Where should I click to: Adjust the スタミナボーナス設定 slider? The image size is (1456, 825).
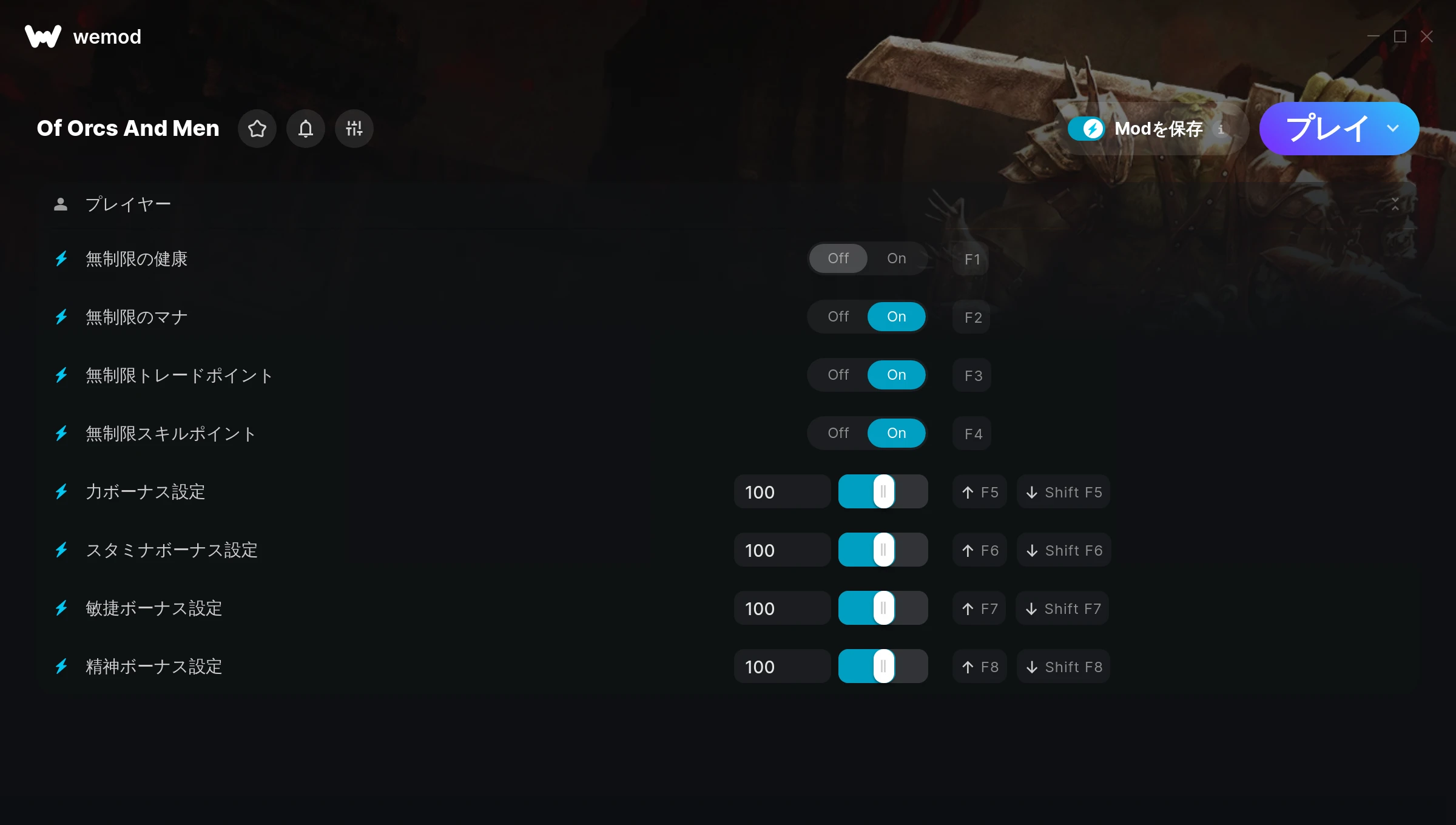tap(883, 550)
